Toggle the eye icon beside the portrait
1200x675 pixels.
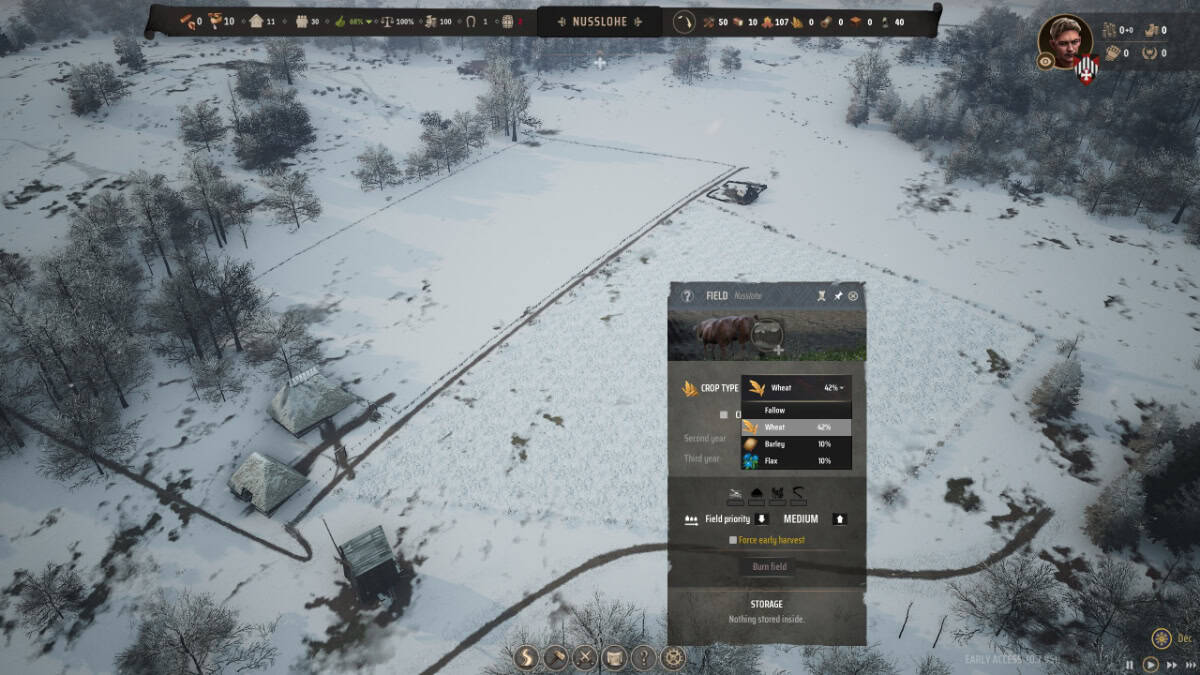pyautogui.click(x=1045, y=61)
